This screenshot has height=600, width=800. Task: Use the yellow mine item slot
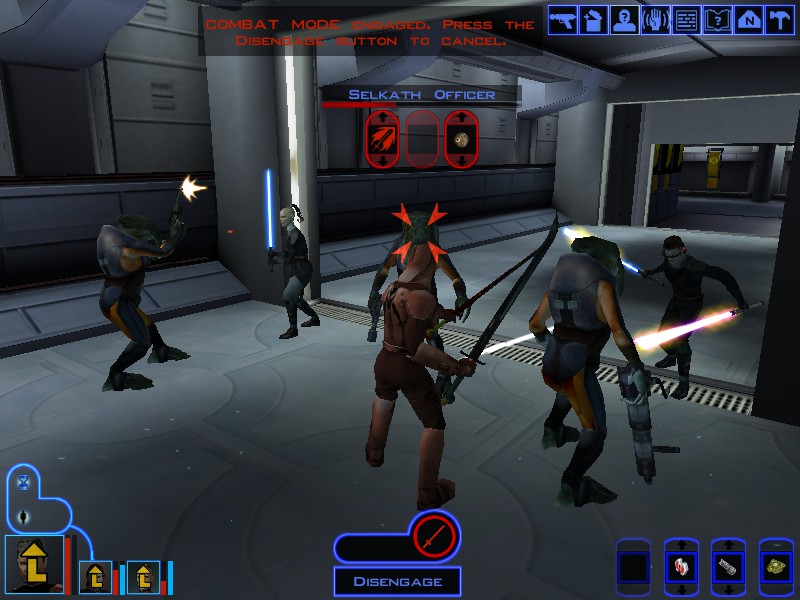776,568
